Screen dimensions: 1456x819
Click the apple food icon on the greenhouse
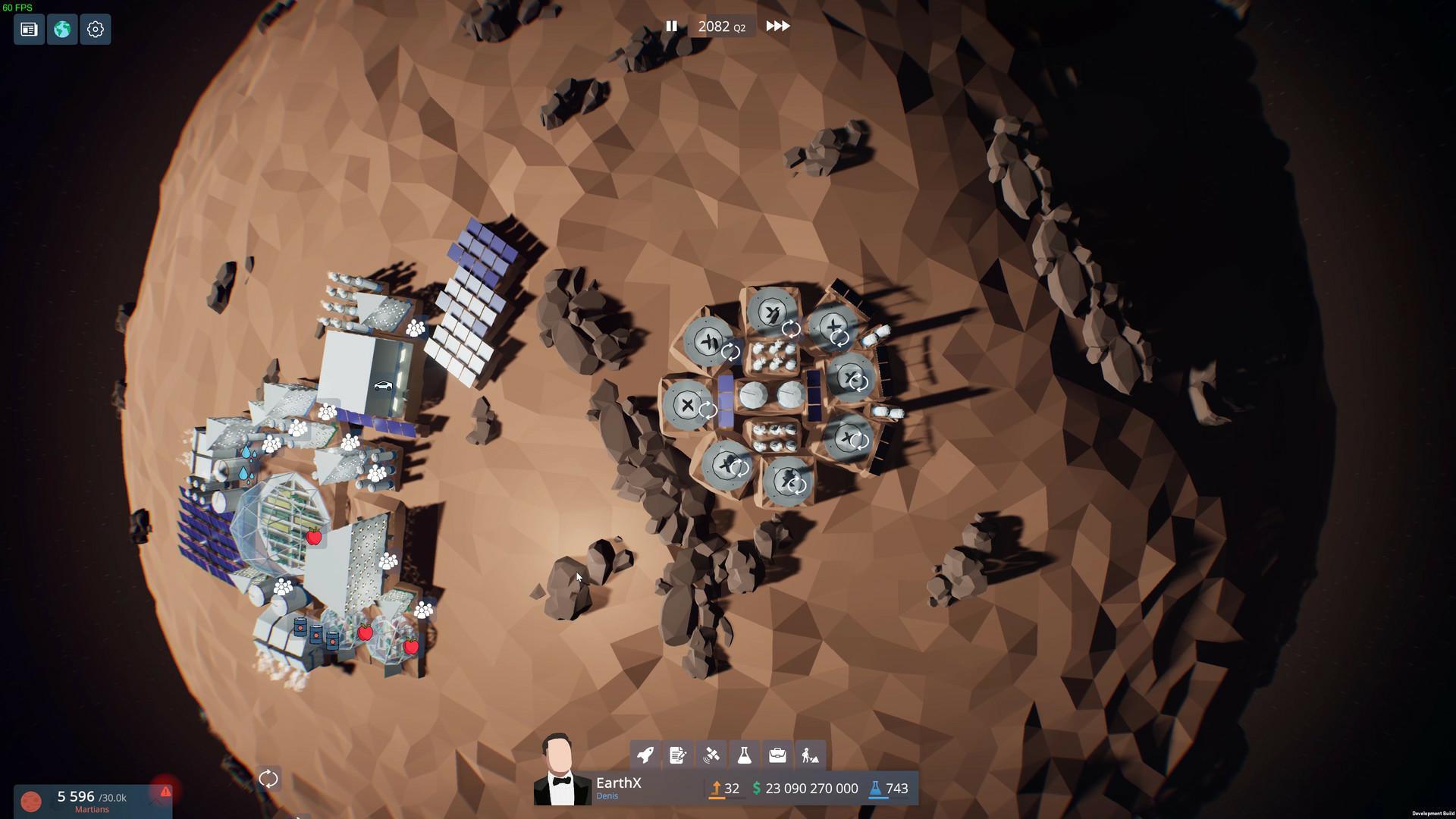click(x=314, y=535)
